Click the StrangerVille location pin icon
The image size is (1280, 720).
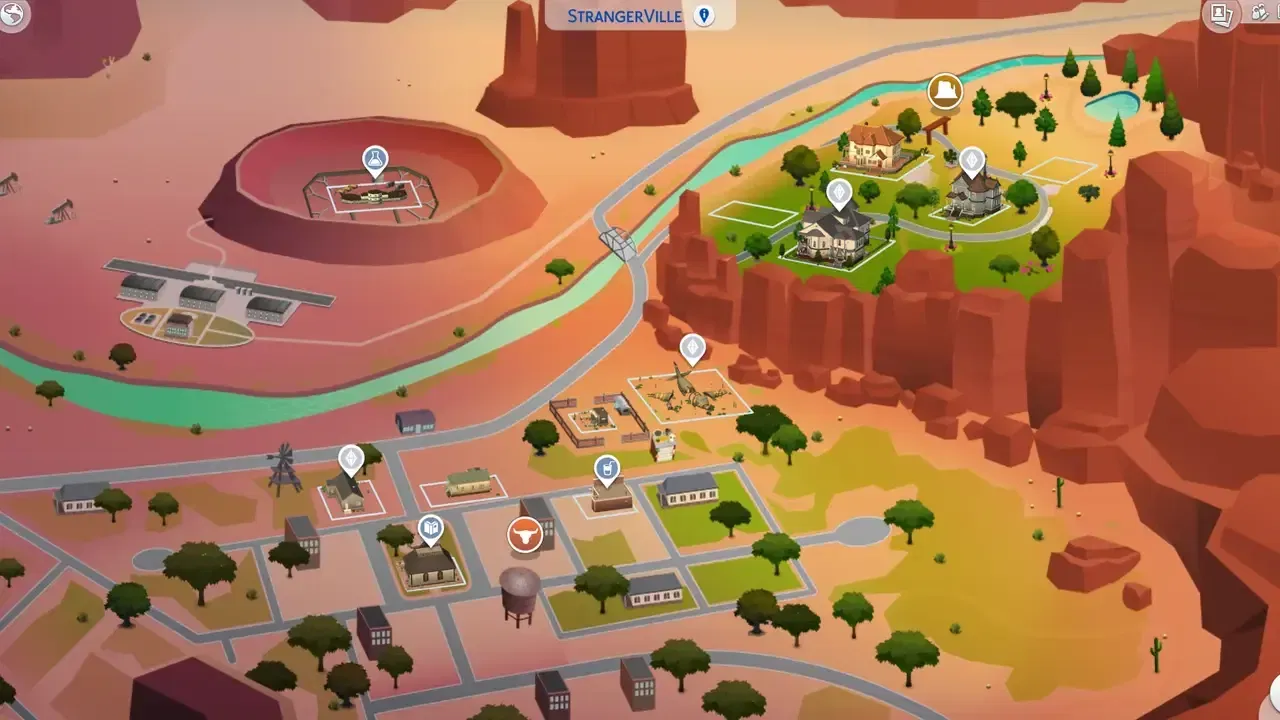coord(704,15)
